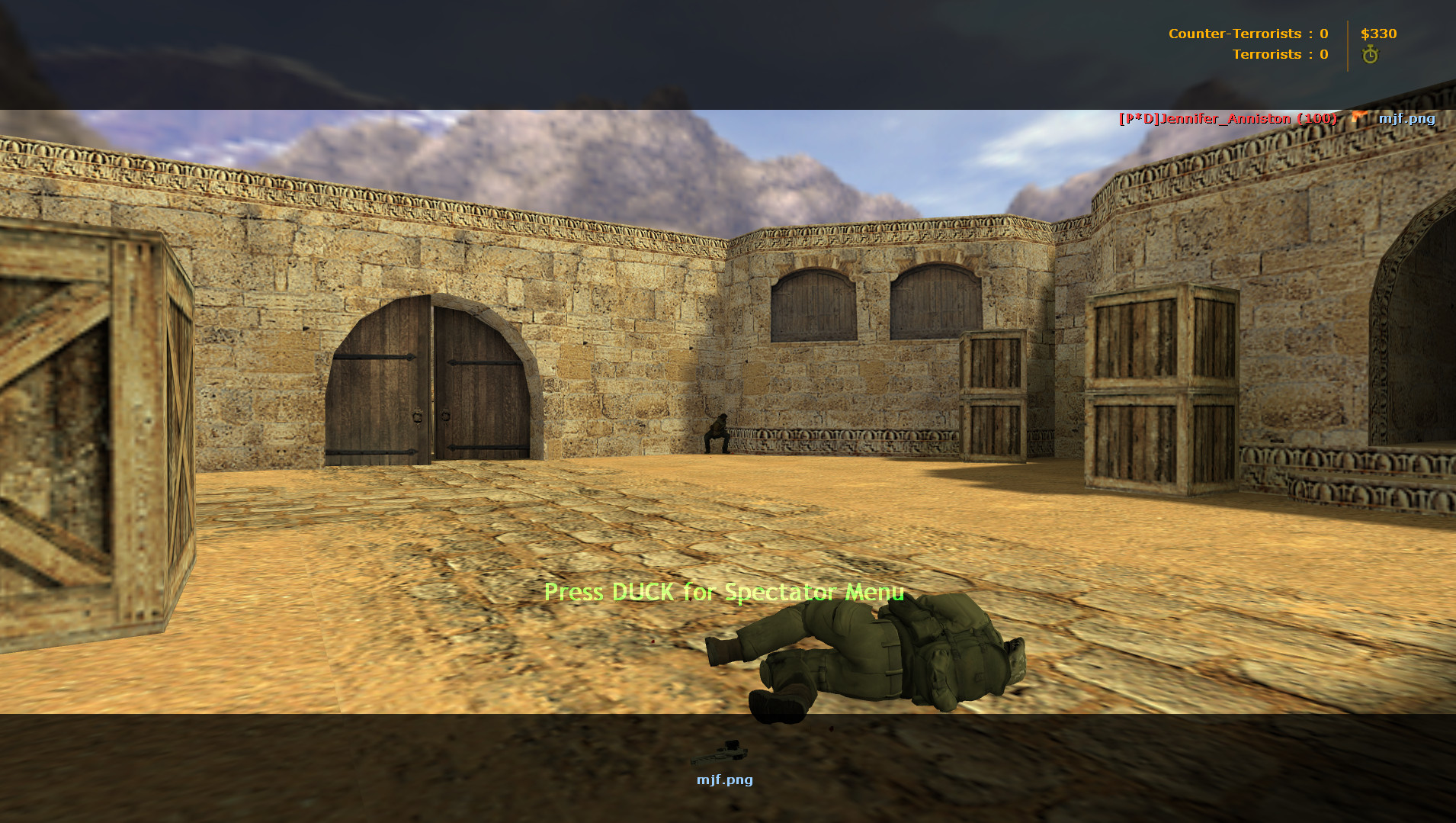Click the $330 money counter
The image size is (1456, 823).
(x=1379, y=34)
